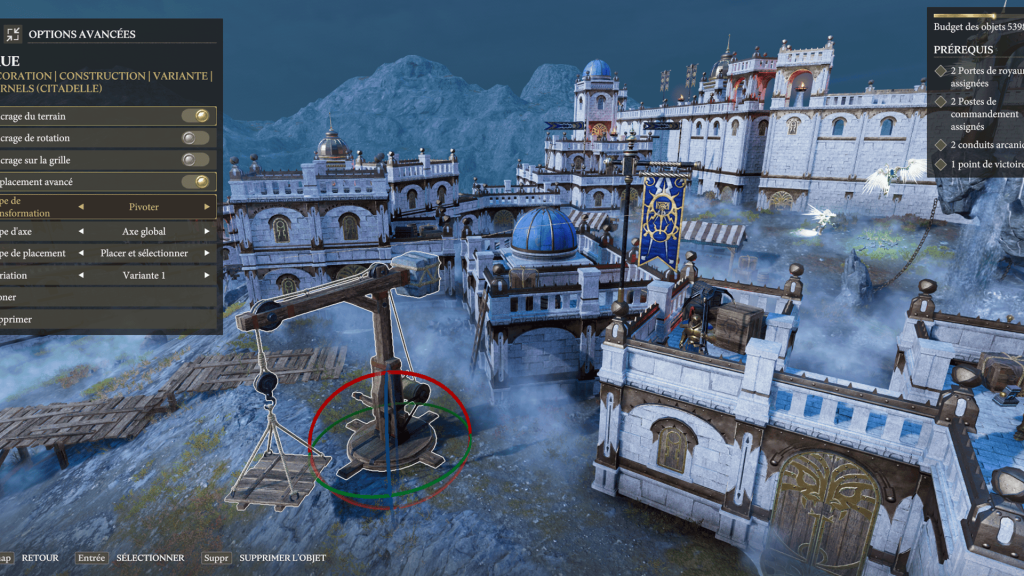Image resolution: width=1024 pixels, height=576 pixels.
Task: Click the Sélectionner footer label
Action: [x=150, y=558]
